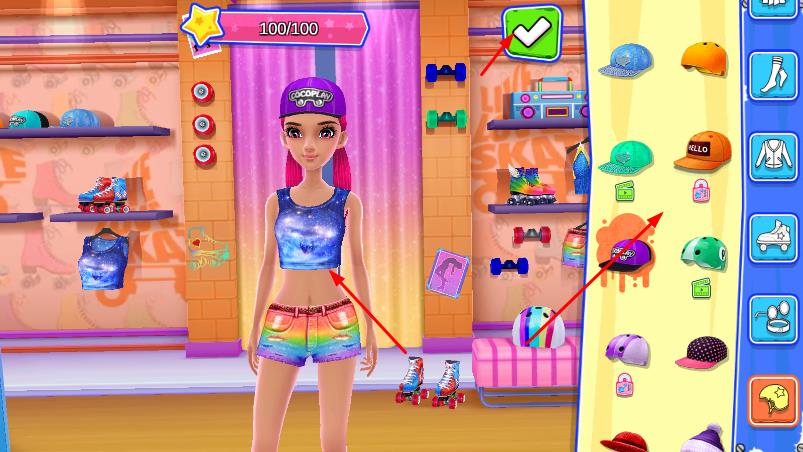Select the blue patterned cap
Viewport: 803px width, 452px height.
click(626, 62)
